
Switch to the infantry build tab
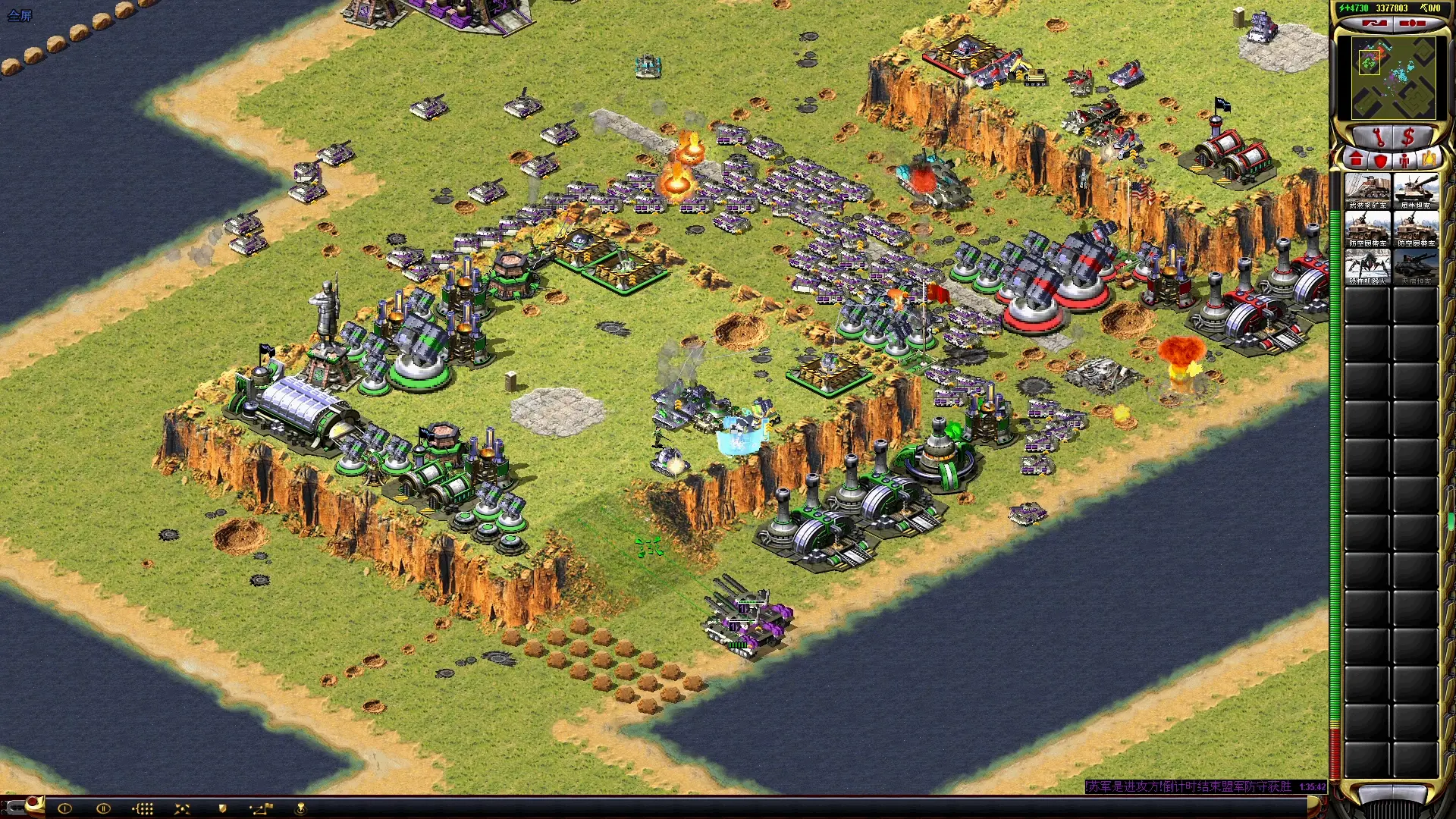(x=1404, y=161)
